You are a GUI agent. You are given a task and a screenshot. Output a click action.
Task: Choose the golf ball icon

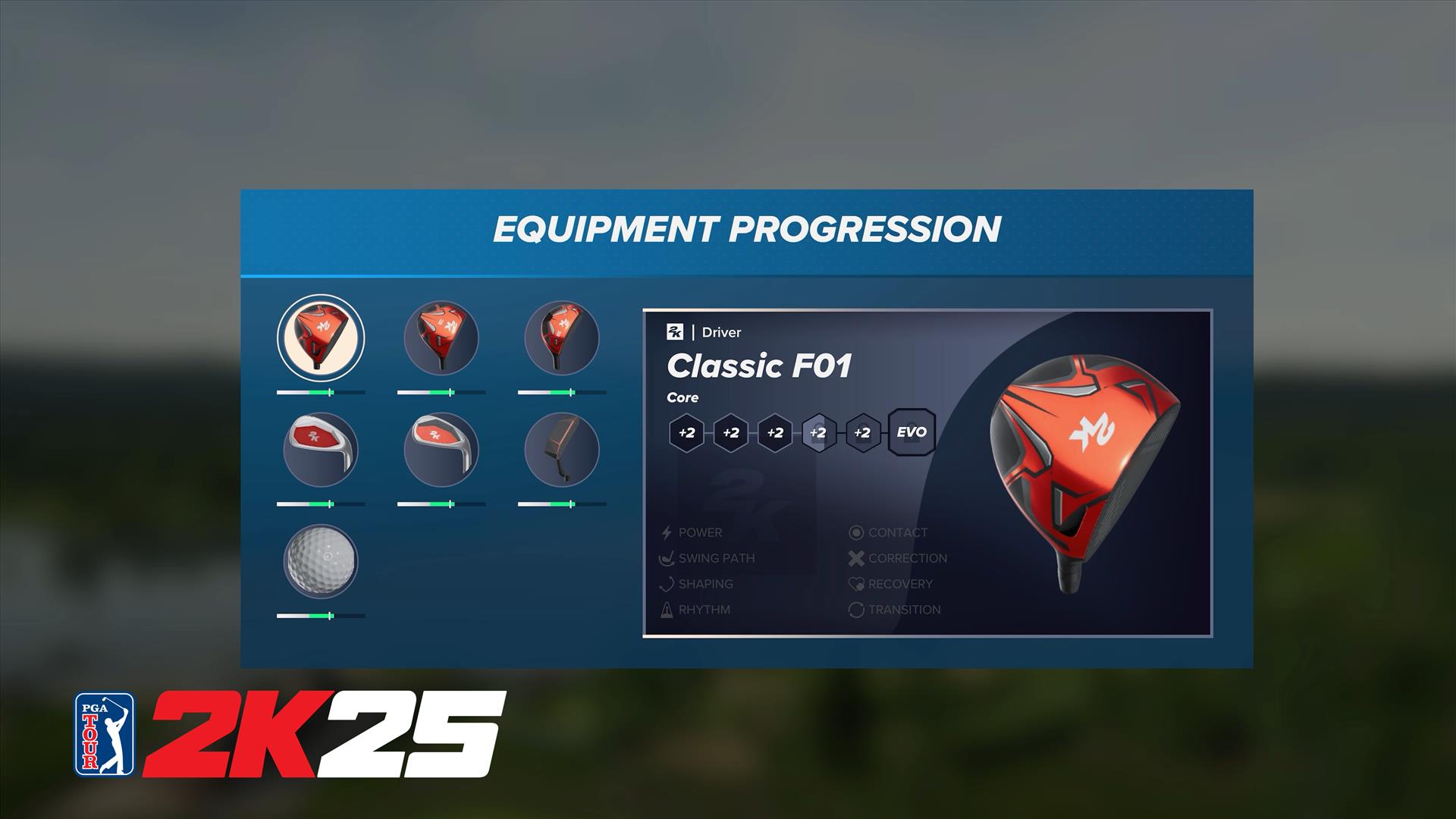pyautogui.click(x=321, y=562)
